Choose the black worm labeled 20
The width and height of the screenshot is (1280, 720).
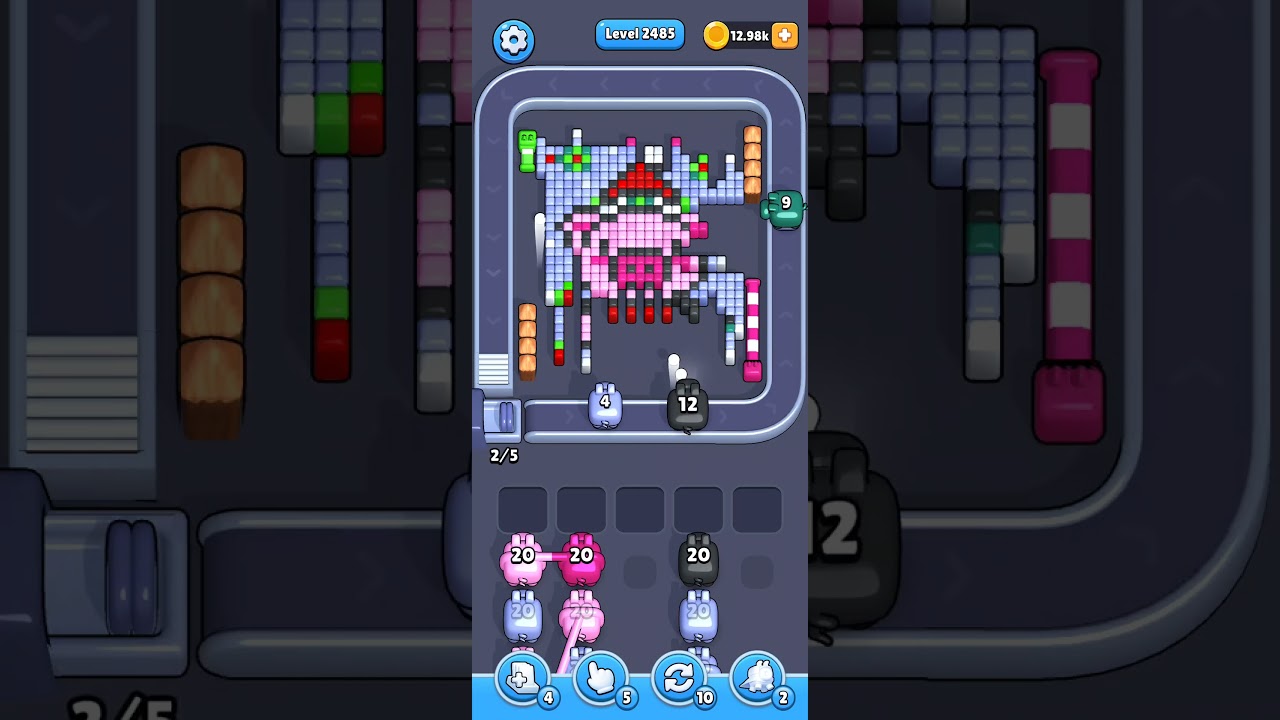click(x=698, y=556)
